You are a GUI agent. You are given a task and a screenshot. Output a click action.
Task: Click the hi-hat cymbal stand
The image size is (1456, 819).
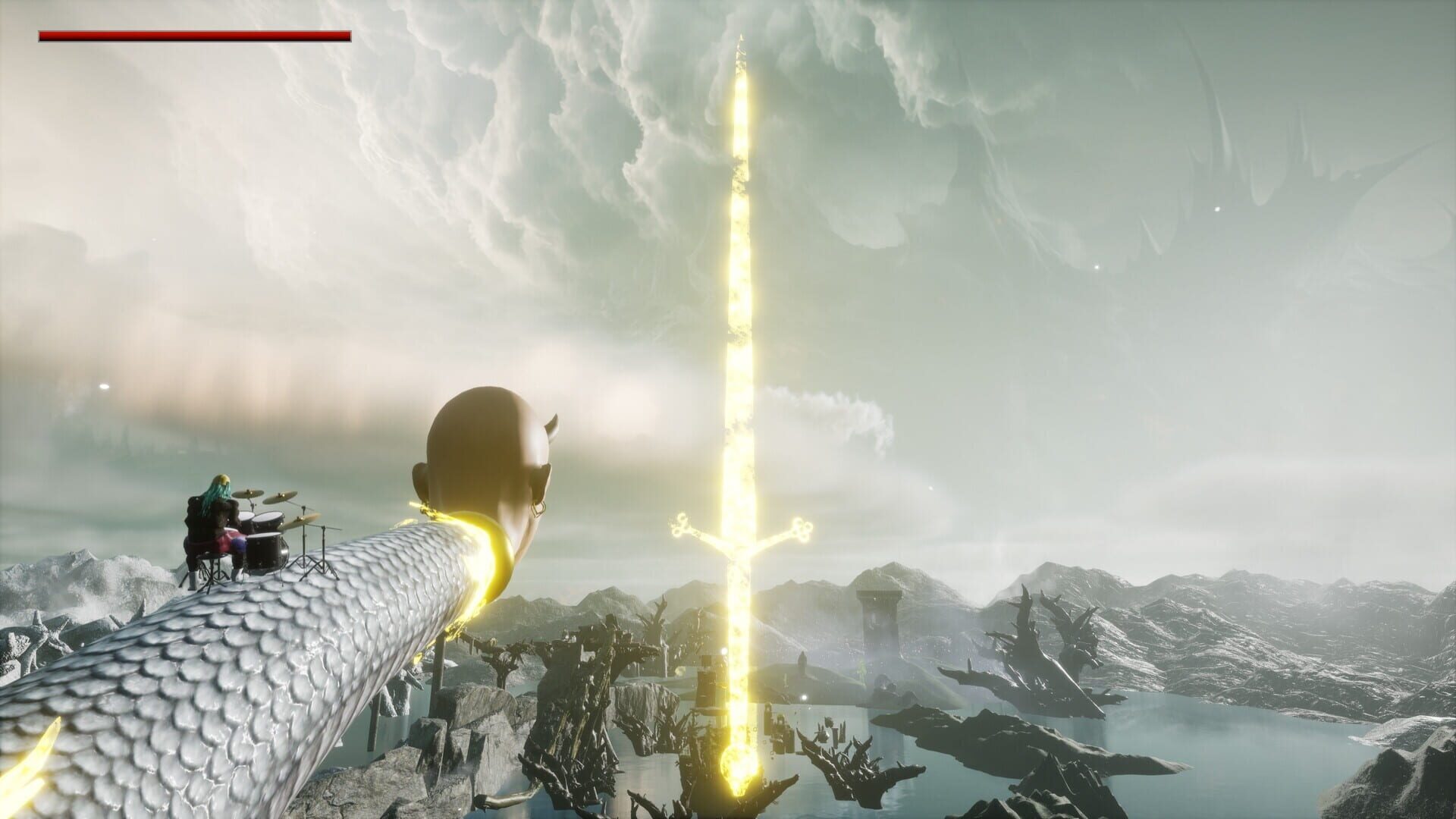[x=324, y=552]
